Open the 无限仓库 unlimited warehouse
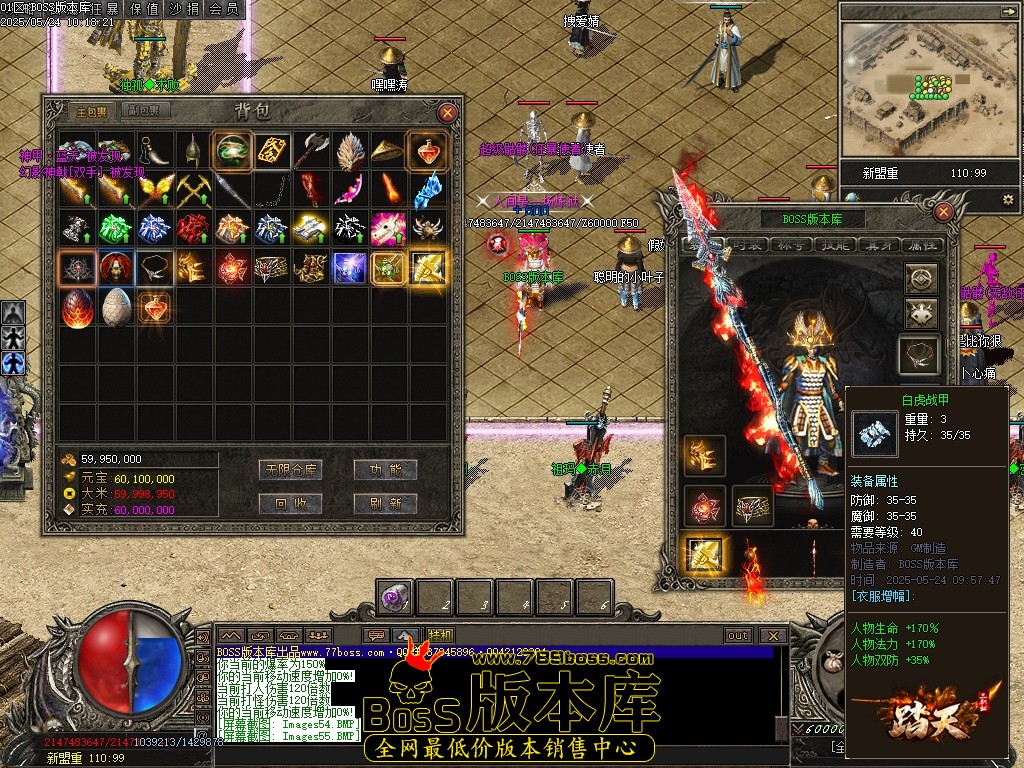 (x=290, y=469)
